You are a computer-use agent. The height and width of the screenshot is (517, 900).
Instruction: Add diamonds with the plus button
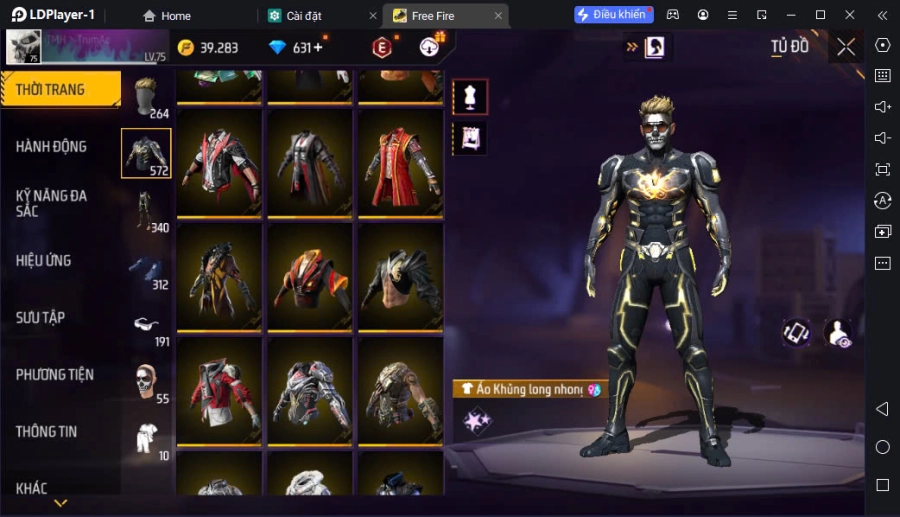318,48
